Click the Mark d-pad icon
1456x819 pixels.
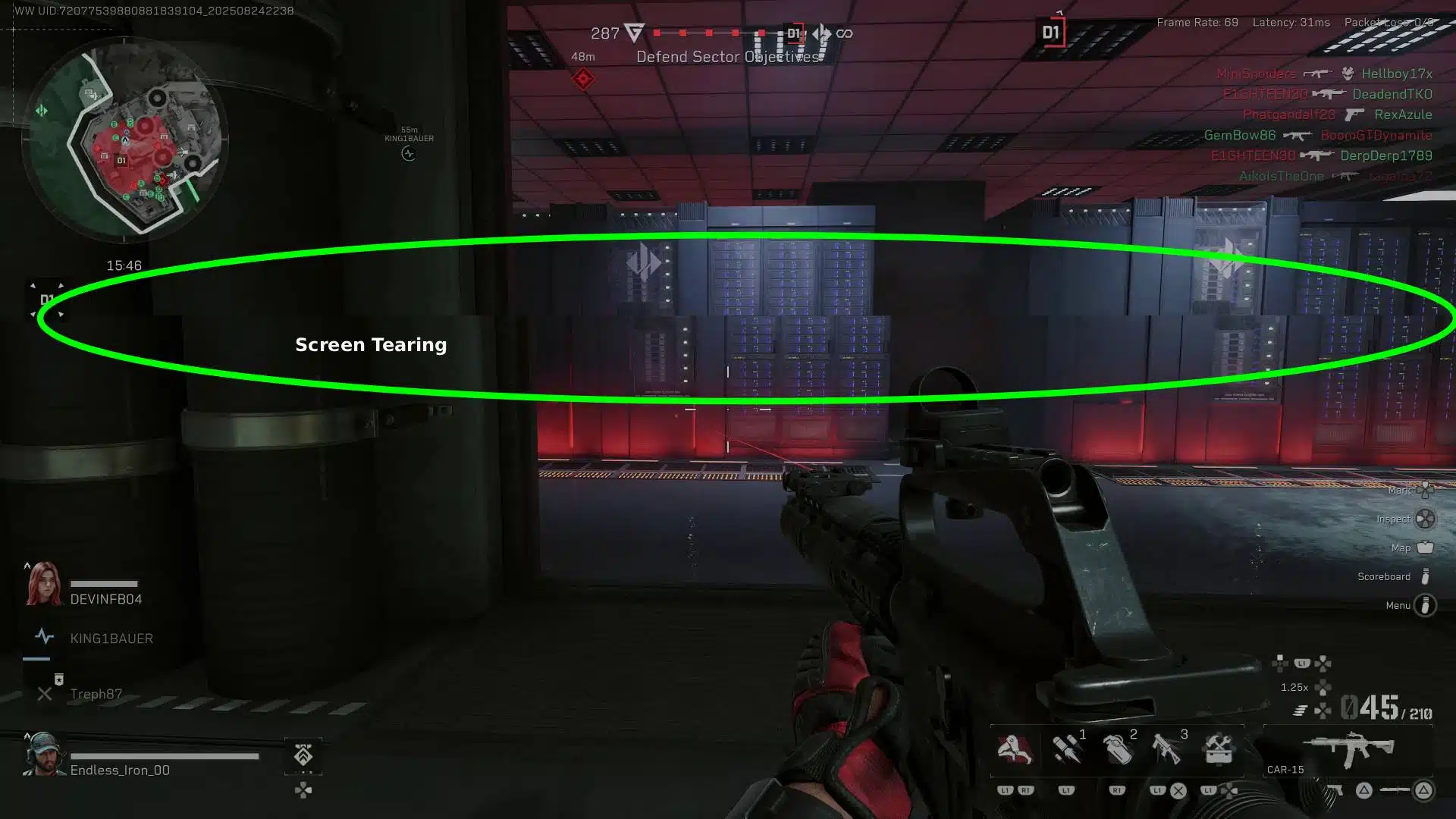tap(1425, 491)
